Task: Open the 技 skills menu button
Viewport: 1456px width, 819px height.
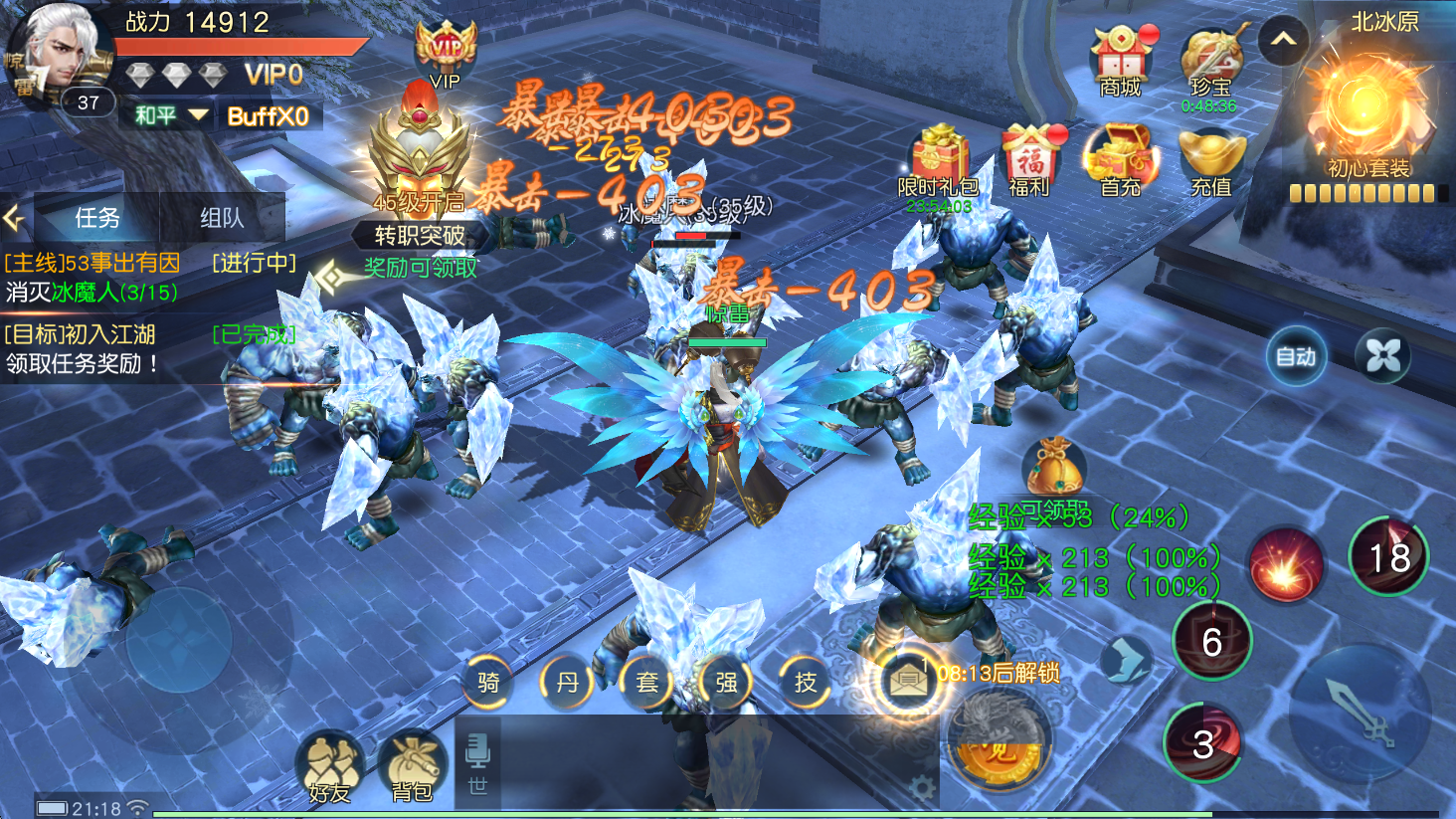Action: click(806, 683)
